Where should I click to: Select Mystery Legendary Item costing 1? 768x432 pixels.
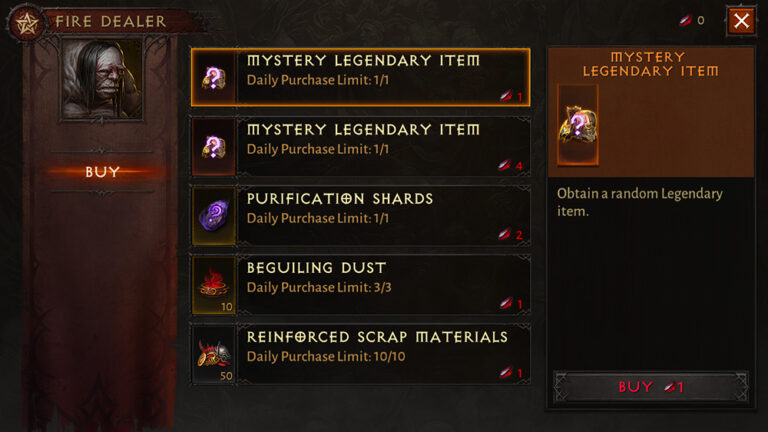pos(360,77)
